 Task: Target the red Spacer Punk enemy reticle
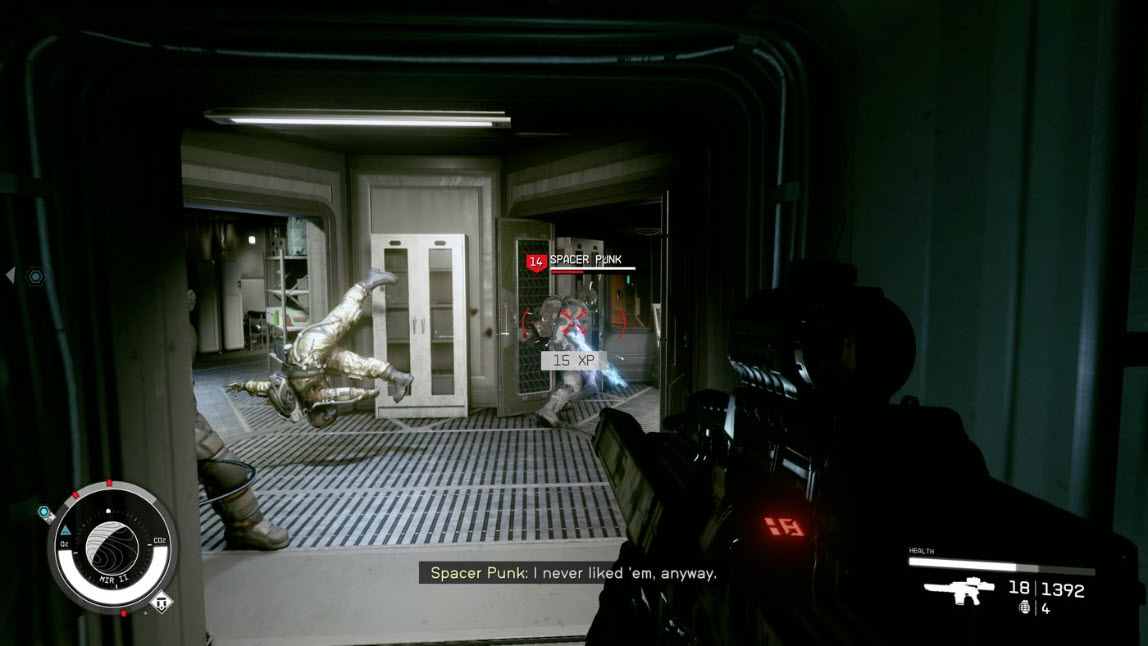tap(573, 320)
